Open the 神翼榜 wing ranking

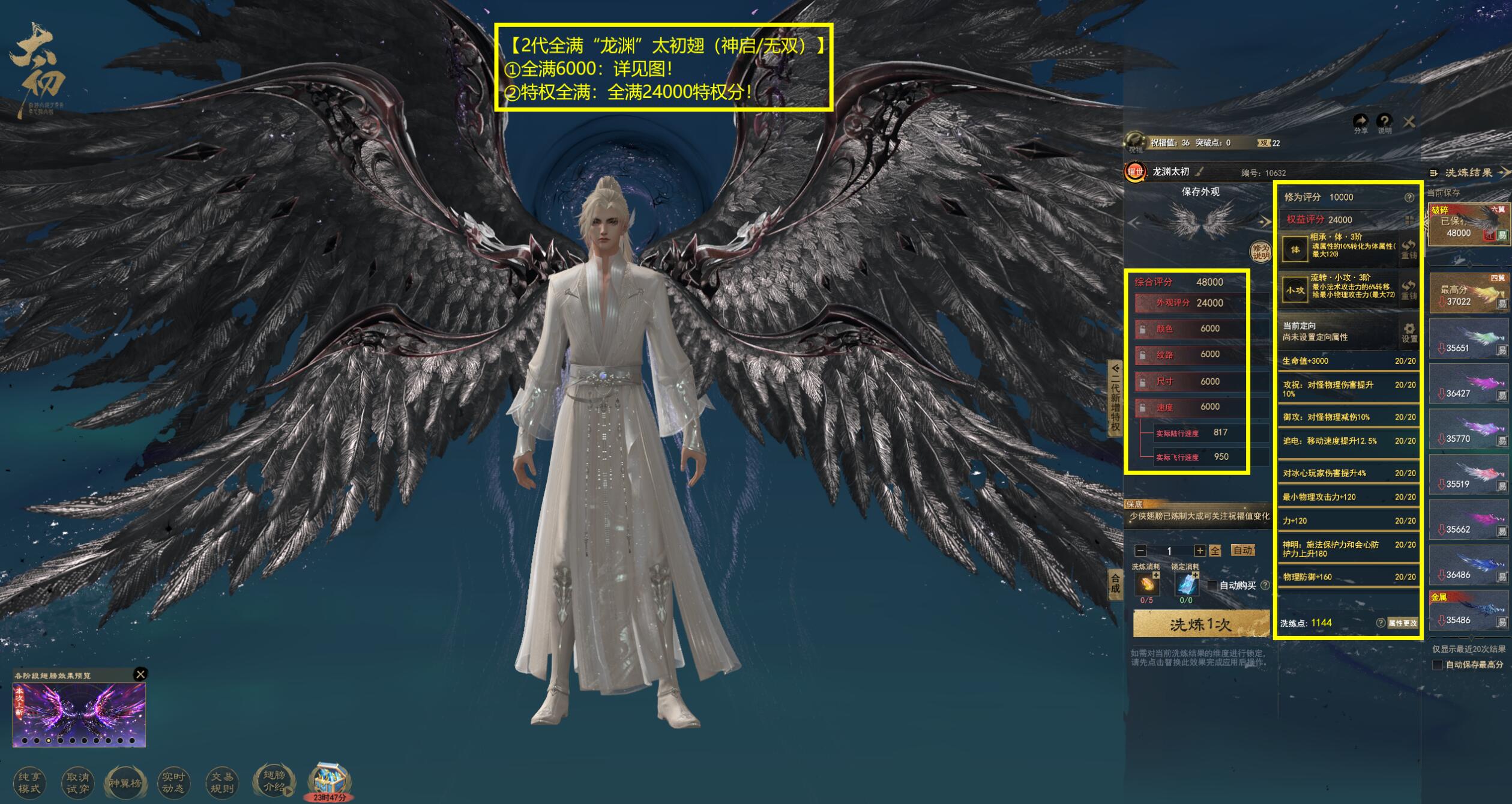point(125,782)
